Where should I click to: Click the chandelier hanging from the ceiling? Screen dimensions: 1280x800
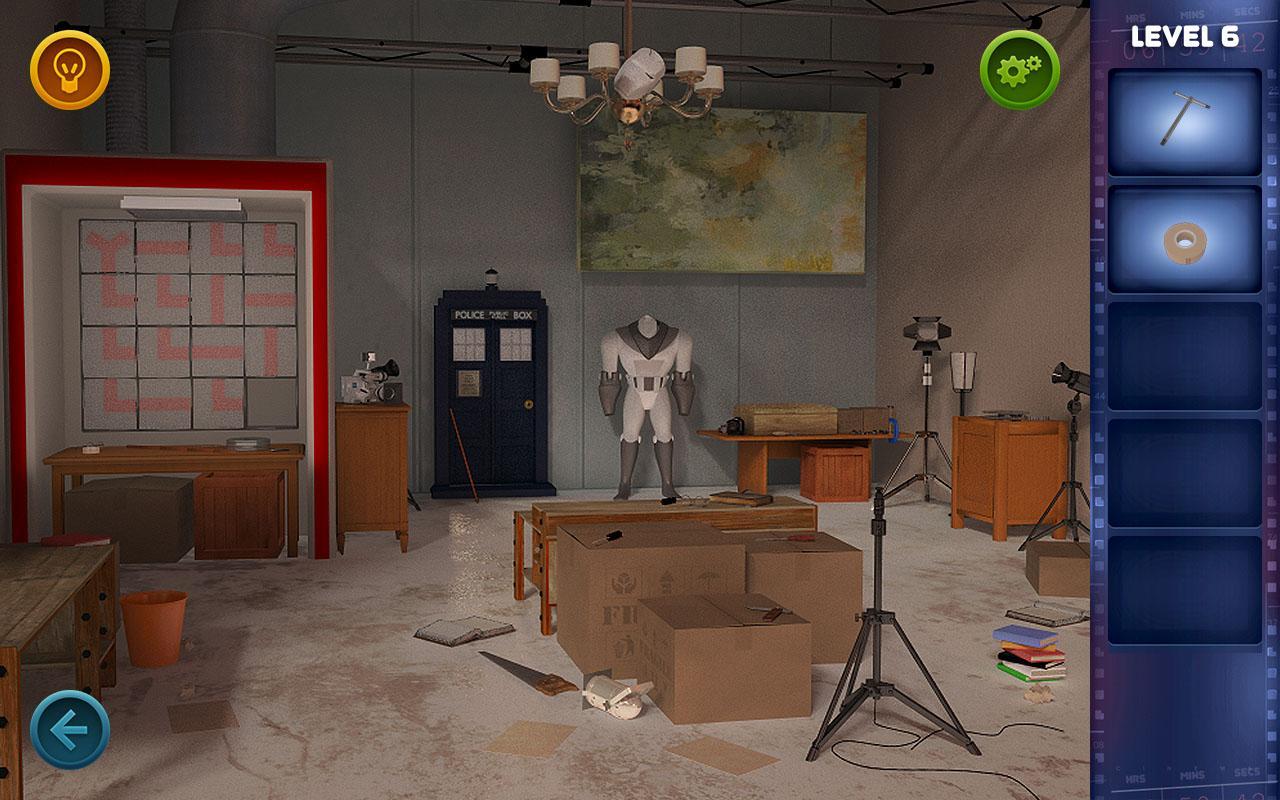pyautogui.click(x=630, y=80)
